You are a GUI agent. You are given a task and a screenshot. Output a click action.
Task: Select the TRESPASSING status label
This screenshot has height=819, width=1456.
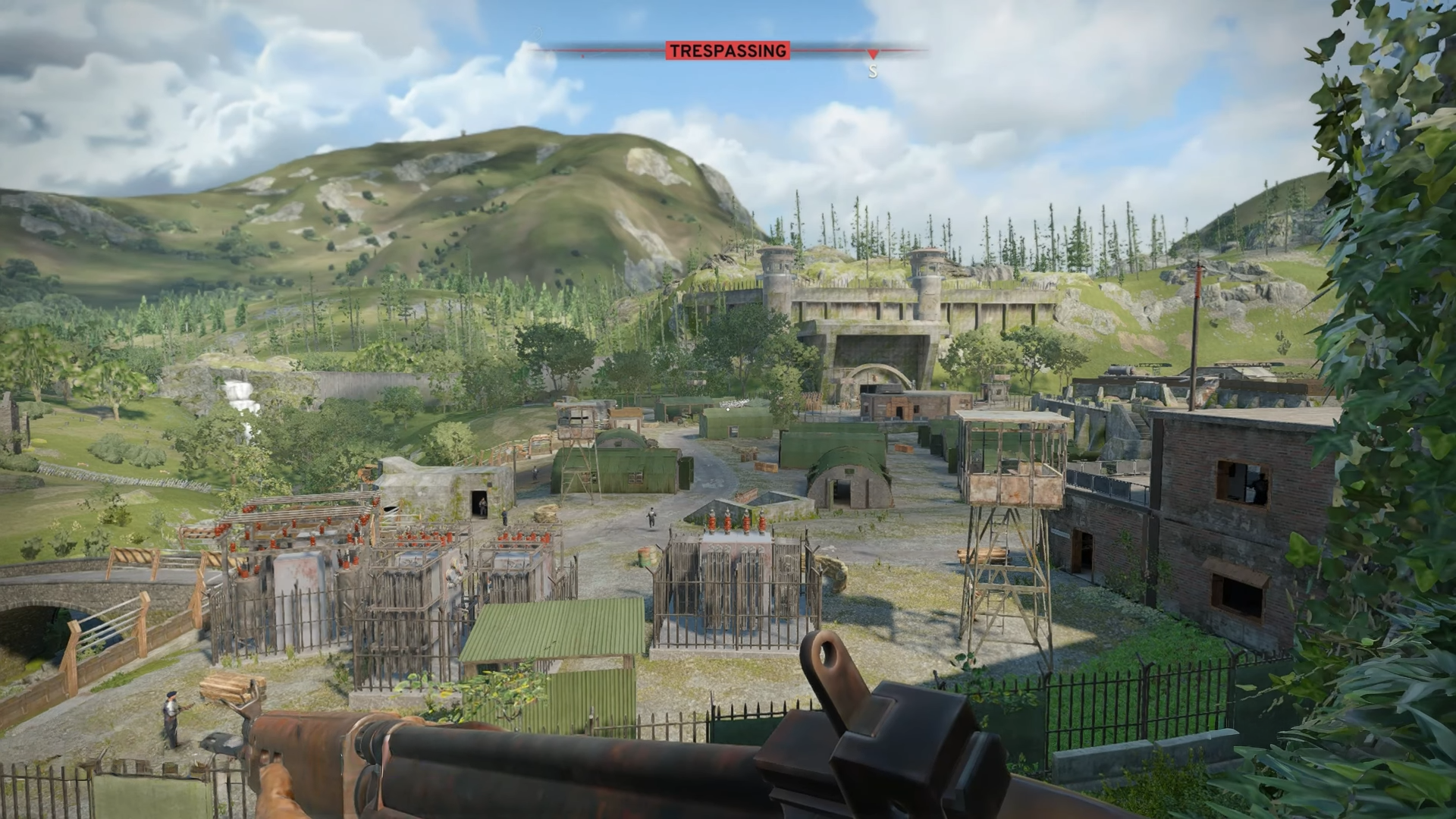727,51
